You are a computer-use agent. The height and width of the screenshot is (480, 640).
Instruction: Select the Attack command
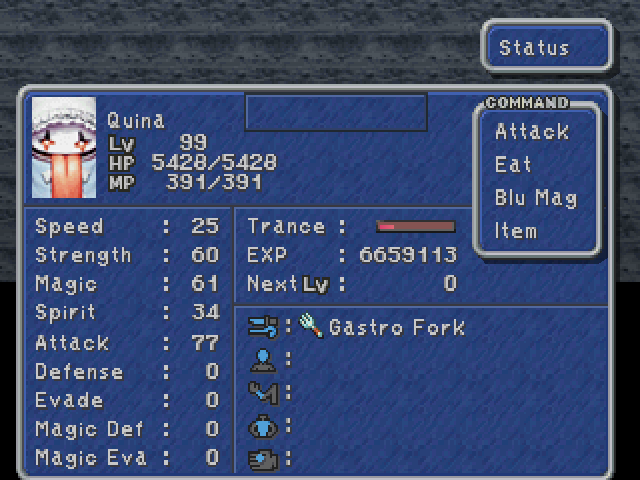point(531,132)
